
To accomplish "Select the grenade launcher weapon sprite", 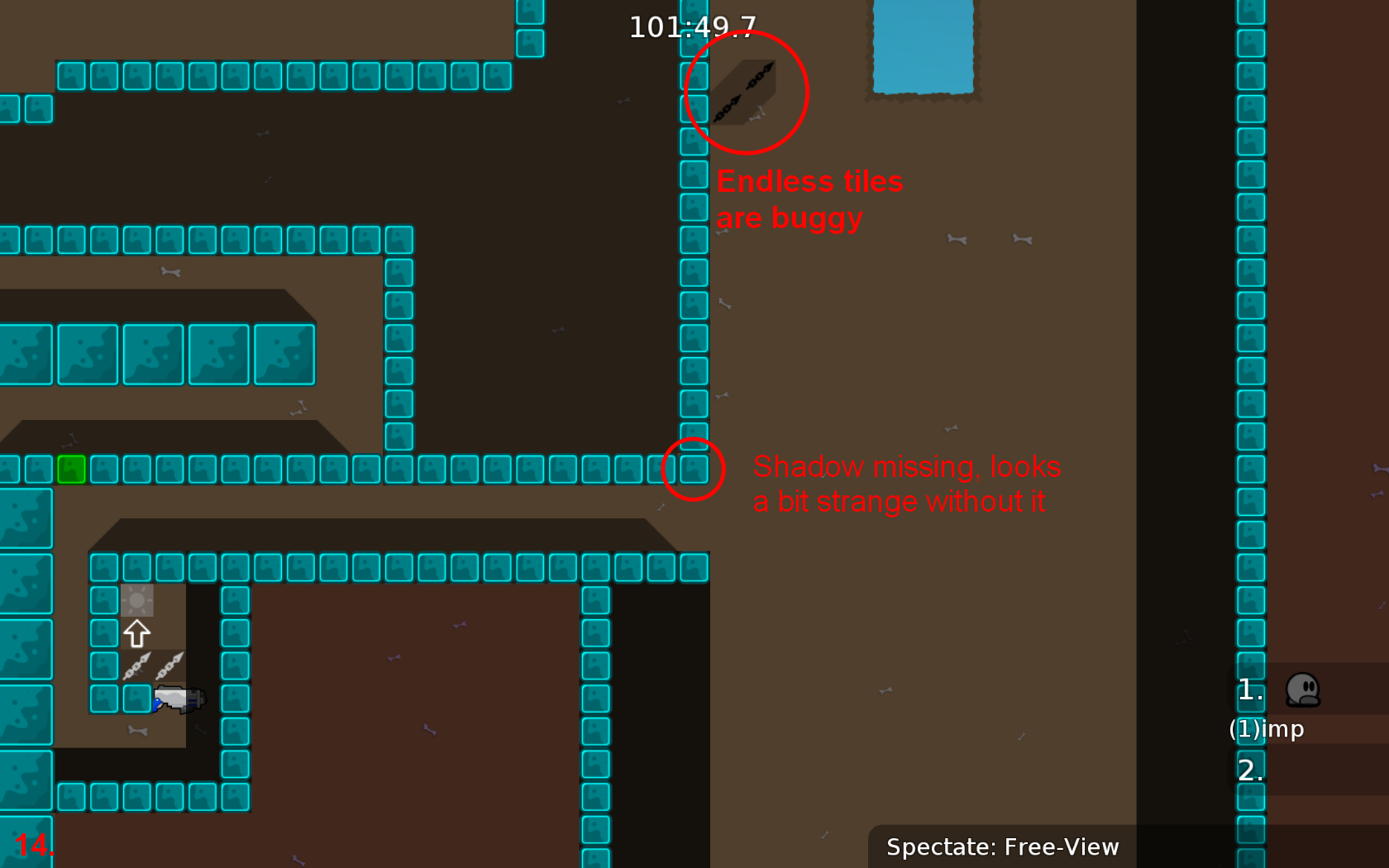I will tap(178, 699).
